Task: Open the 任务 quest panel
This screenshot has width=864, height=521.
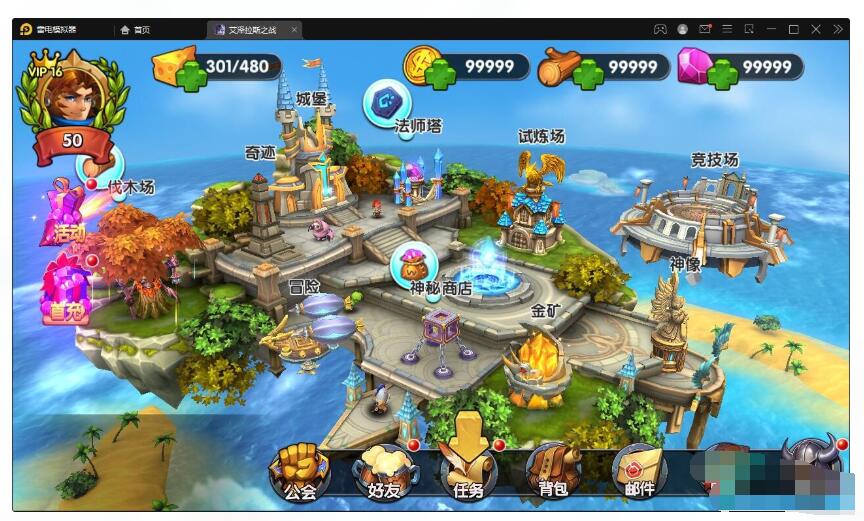Action: tap(468, 468)
